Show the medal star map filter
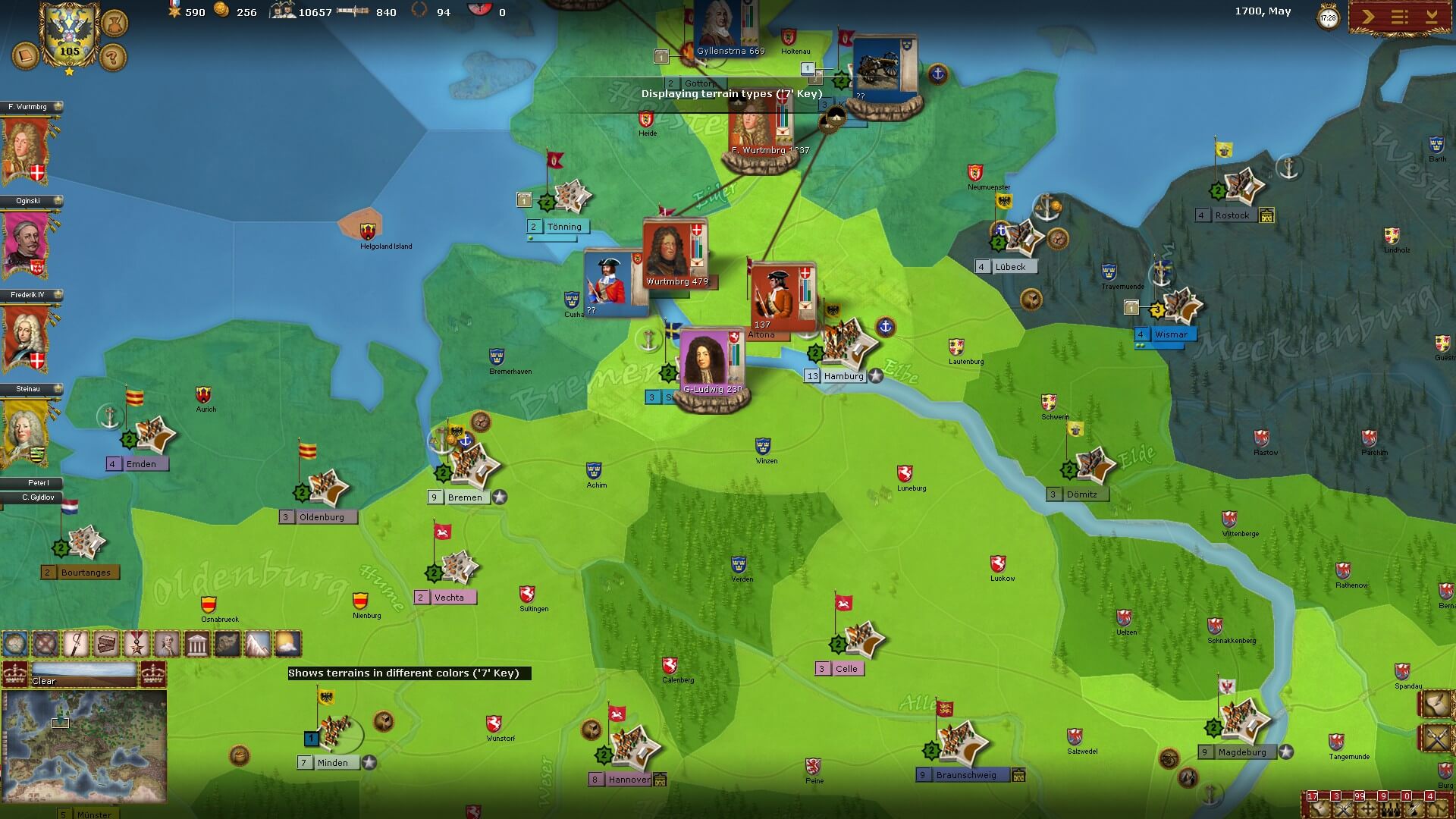This screenshot has height=819, width=1456. (x=136, y=644)
